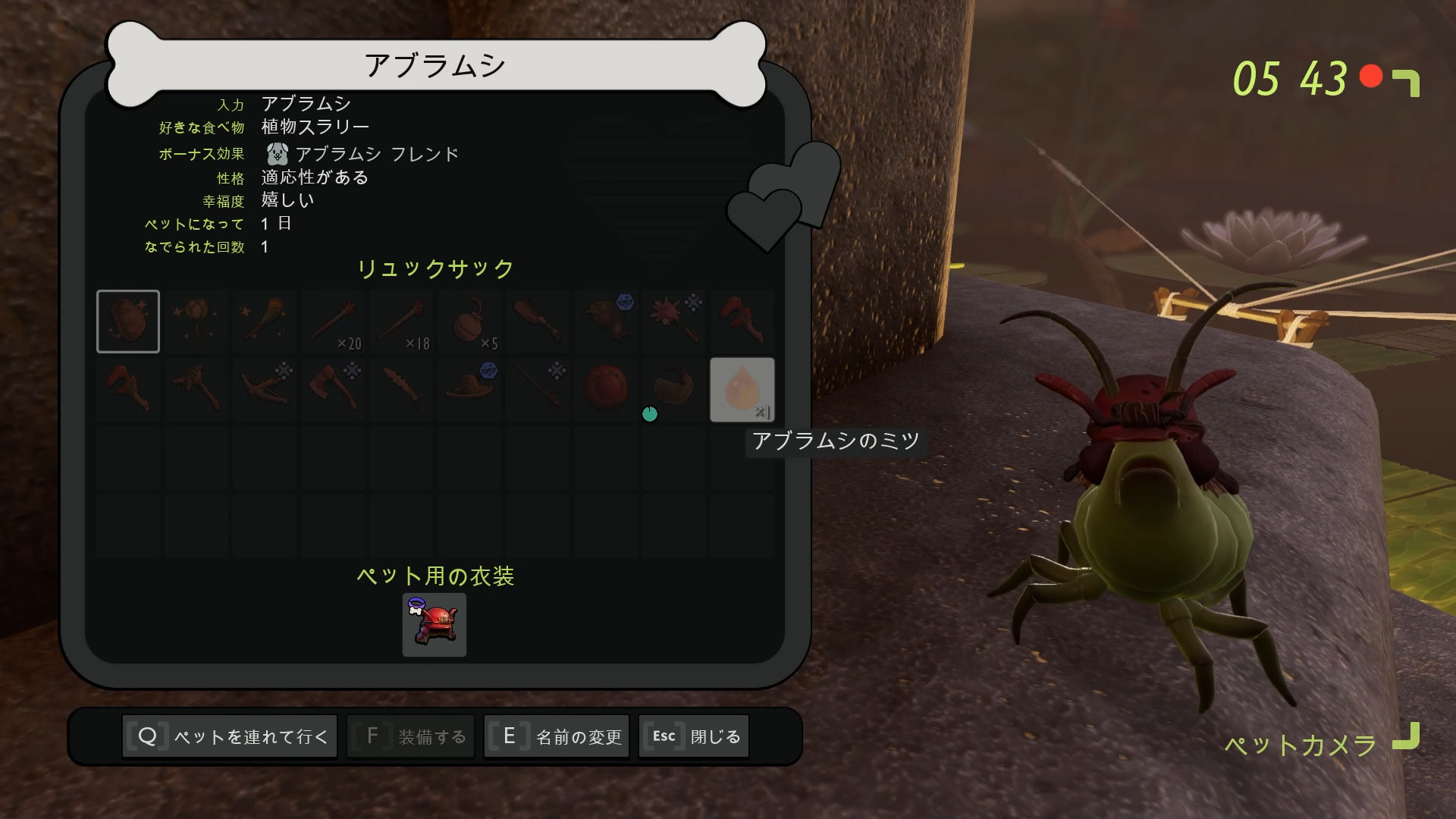Image resolution: width=1456 pixels, height=819 pixels.
Task: Click the 名前の変更 rename button
Action: tap(556, 736)
